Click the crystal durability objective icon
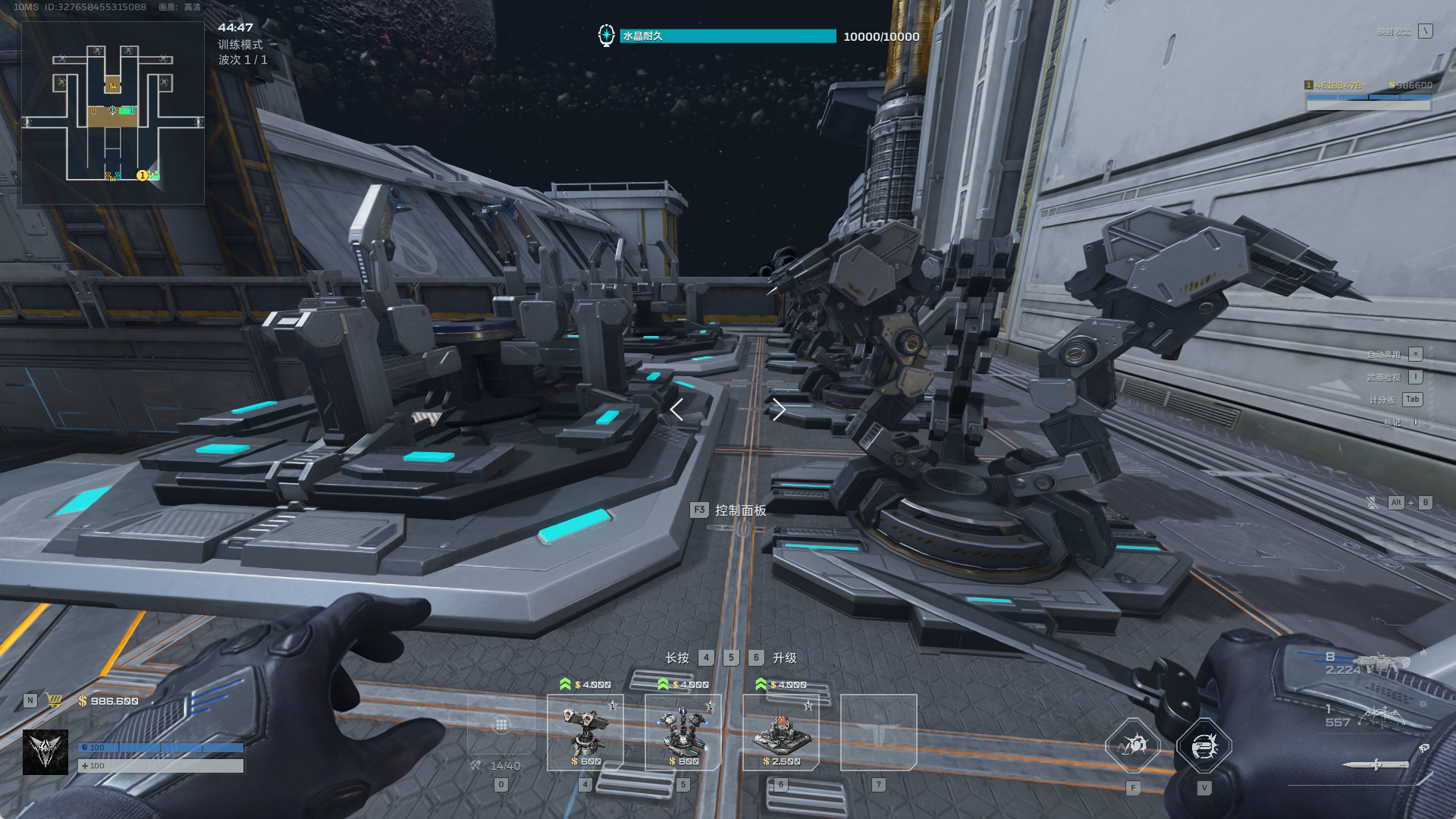This screenshot has width=1456, height=819. pyautogui.click(x=606, y=36)
